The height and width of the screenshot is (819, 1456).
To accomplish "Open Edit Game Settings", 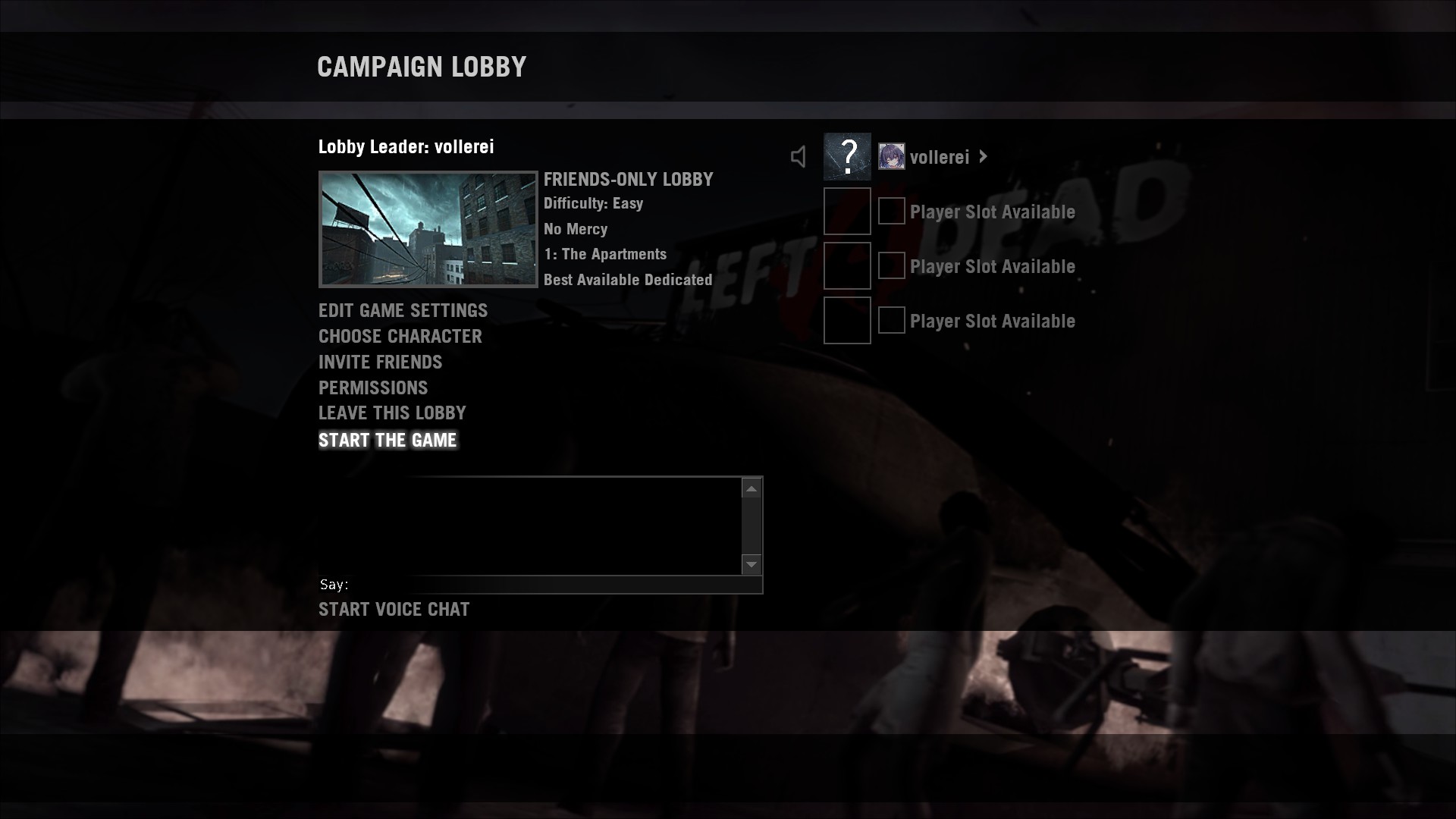I will pyautogui.click(x=403, y=310).
